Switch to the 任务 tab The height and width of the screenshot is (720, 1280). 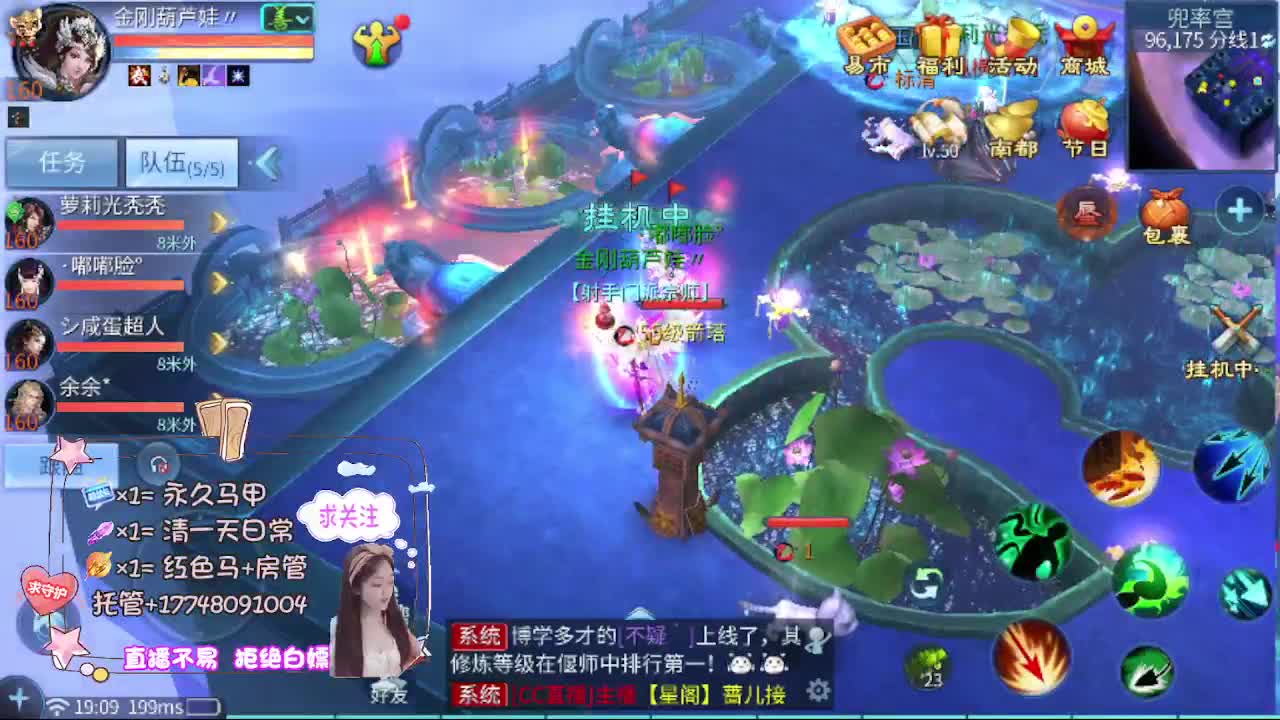[60, 160]
